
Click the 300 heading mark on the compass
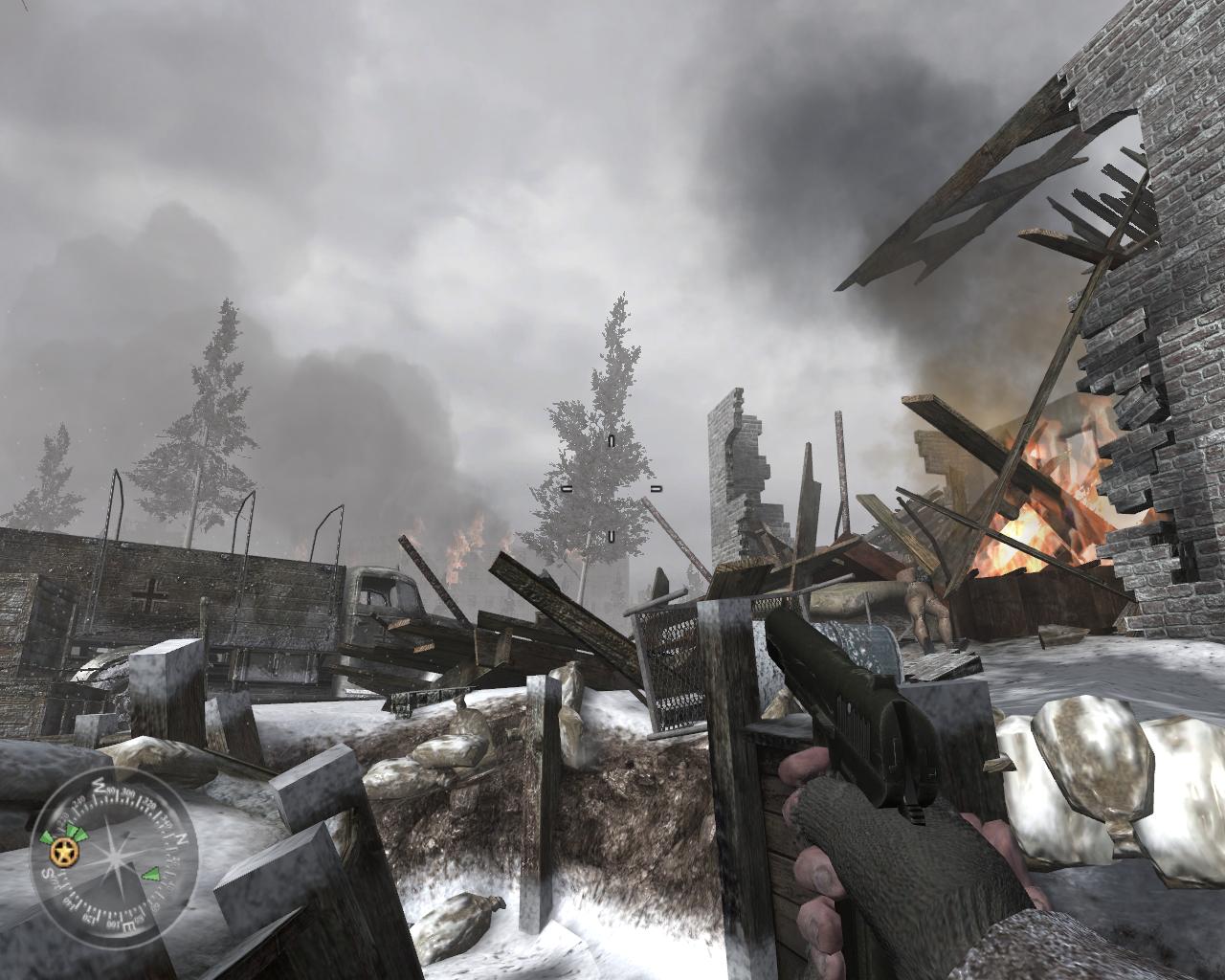point(127,793)
